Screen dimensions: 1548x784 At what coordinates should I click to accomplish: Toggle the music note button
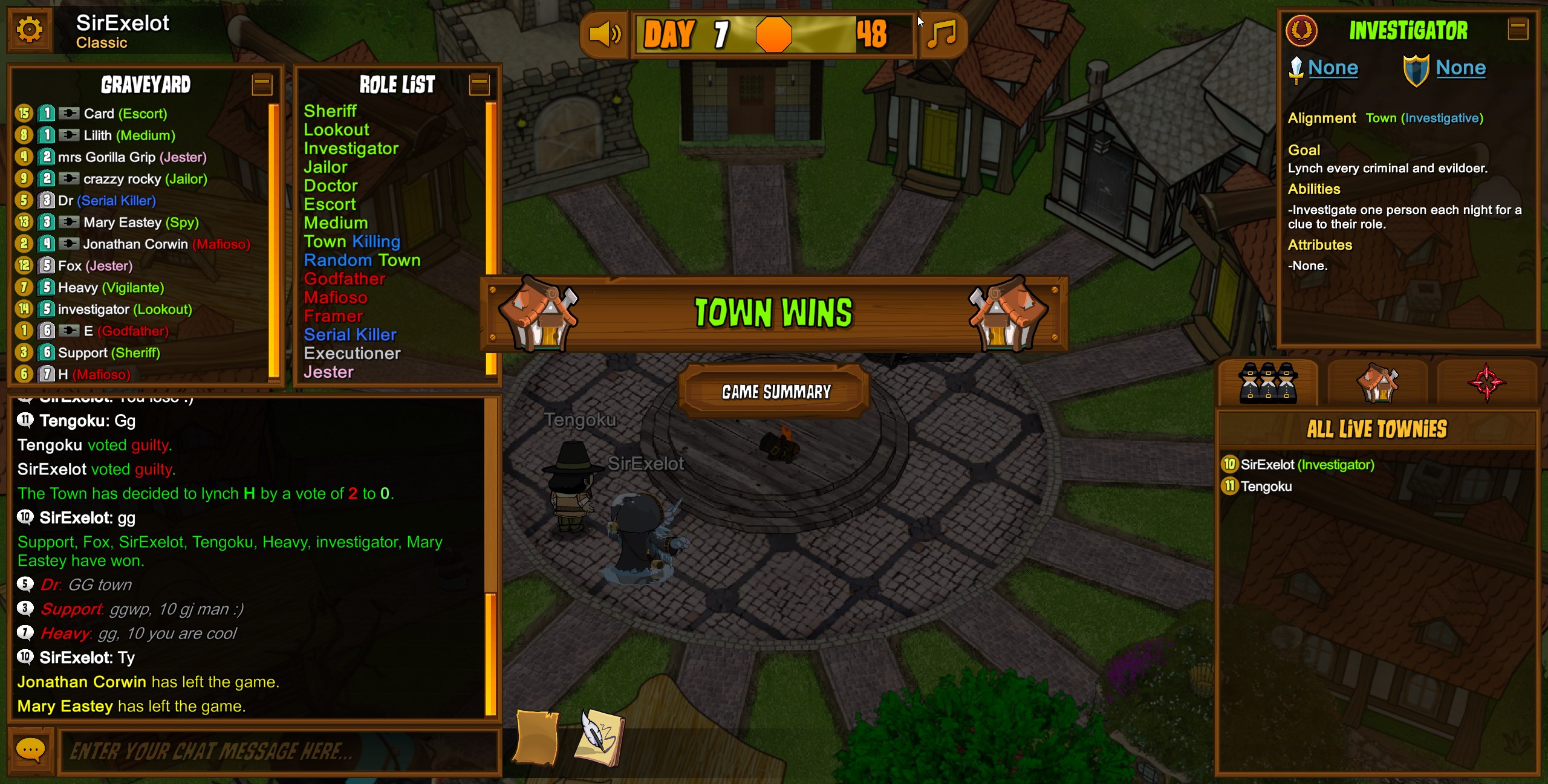click(x=942, y=34)
